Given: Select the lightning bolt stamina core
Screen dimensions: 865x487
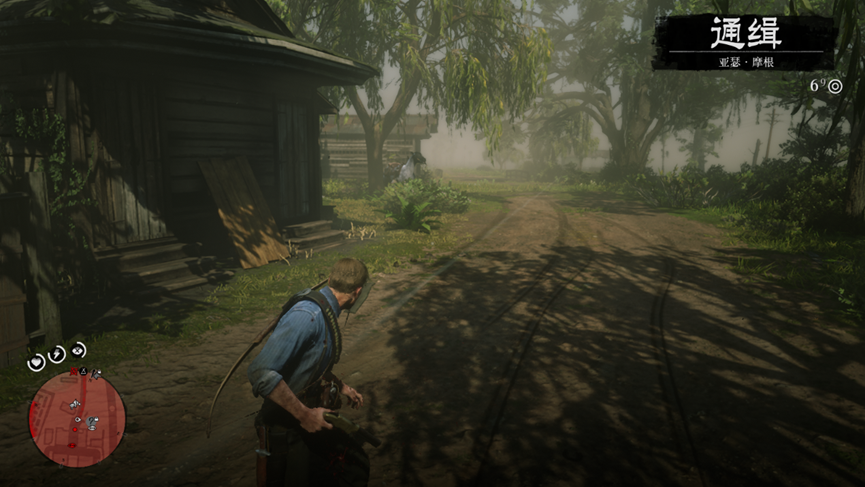Looking at the screenshot, I should click(x=57, y=354).
